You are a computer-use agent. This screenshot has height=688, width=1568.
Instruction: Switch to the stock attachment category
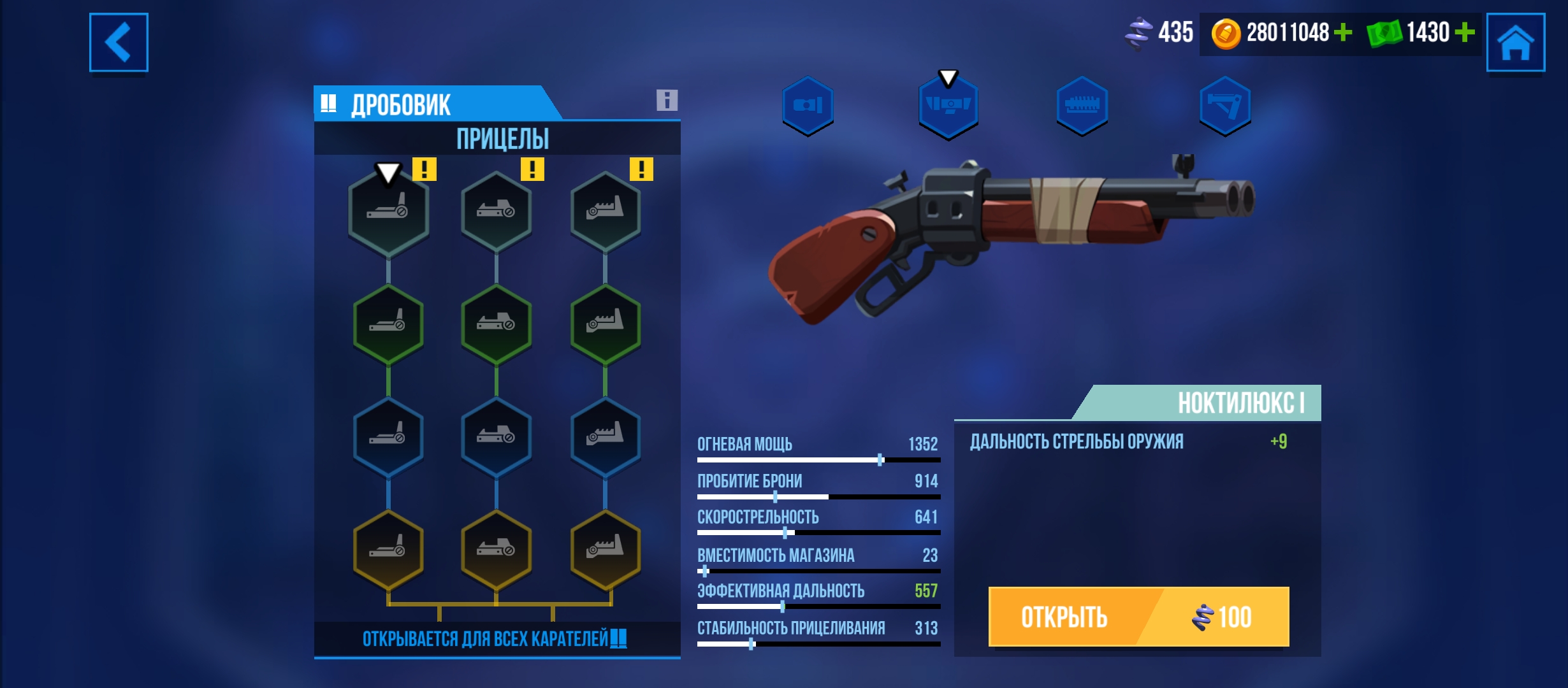pos(1224,105)
